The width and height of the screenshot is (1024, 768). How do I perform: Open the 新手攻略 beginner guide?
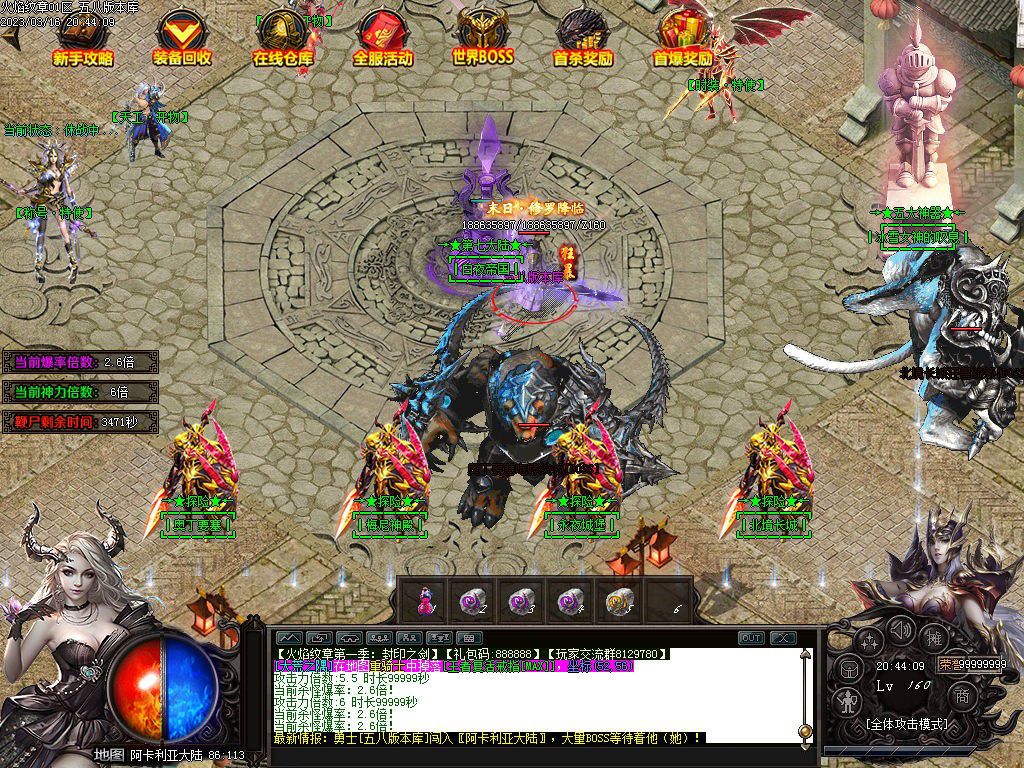[x=83, y=40]
